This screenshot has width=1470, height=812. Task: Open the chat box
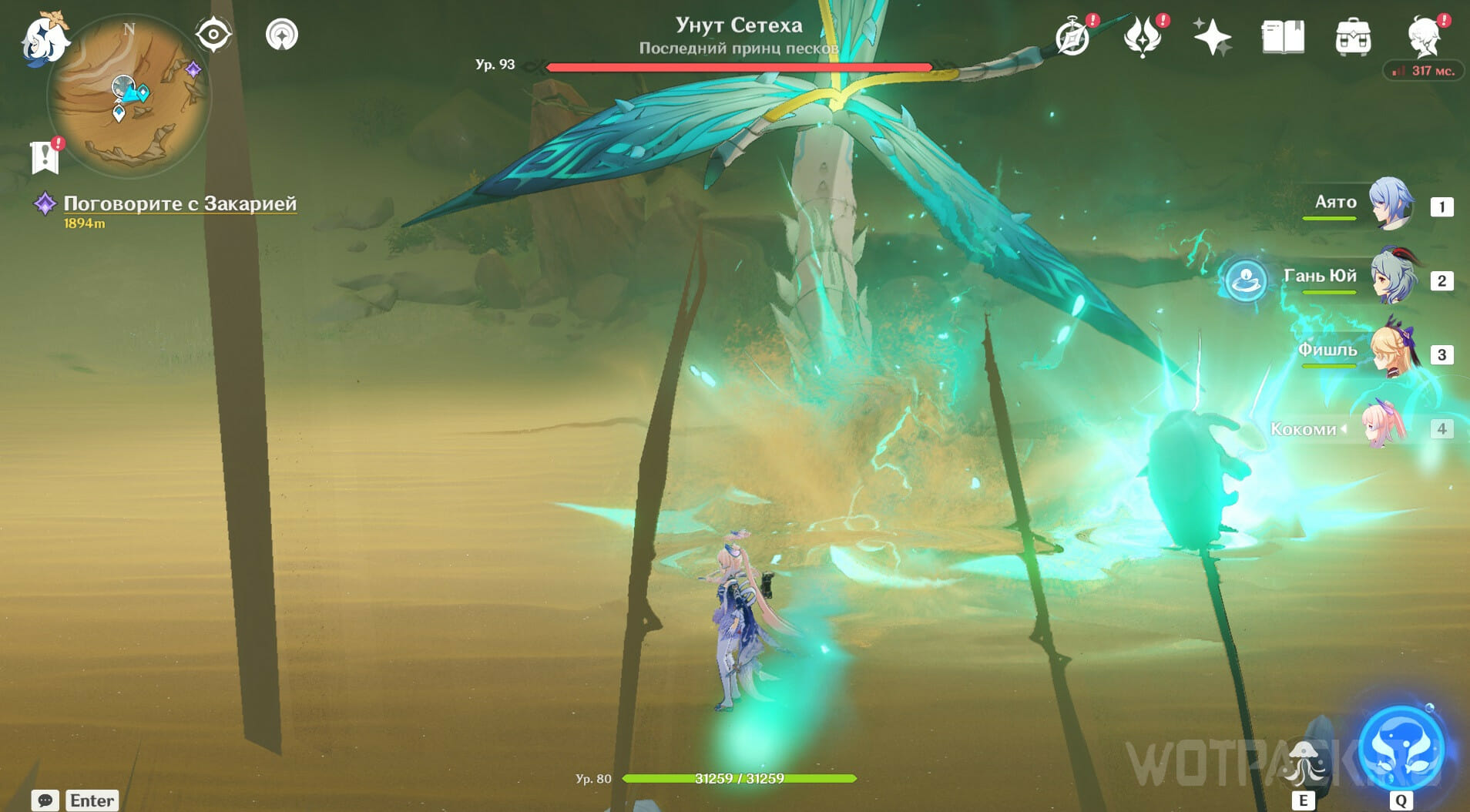tap(45, 800)
